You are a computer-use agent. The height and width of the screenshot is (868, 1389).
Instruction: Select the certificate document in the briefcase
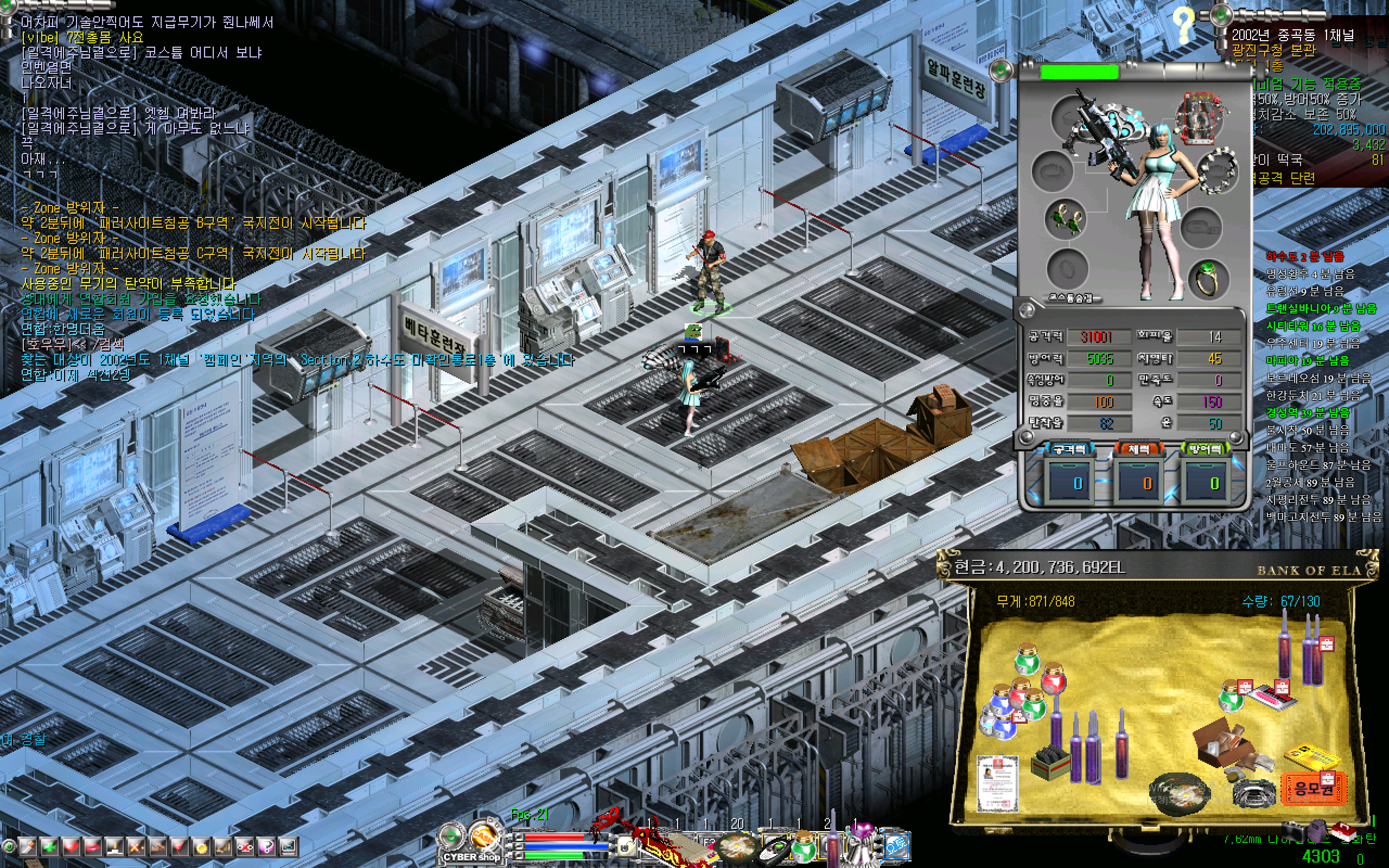[x=998, y=781]
